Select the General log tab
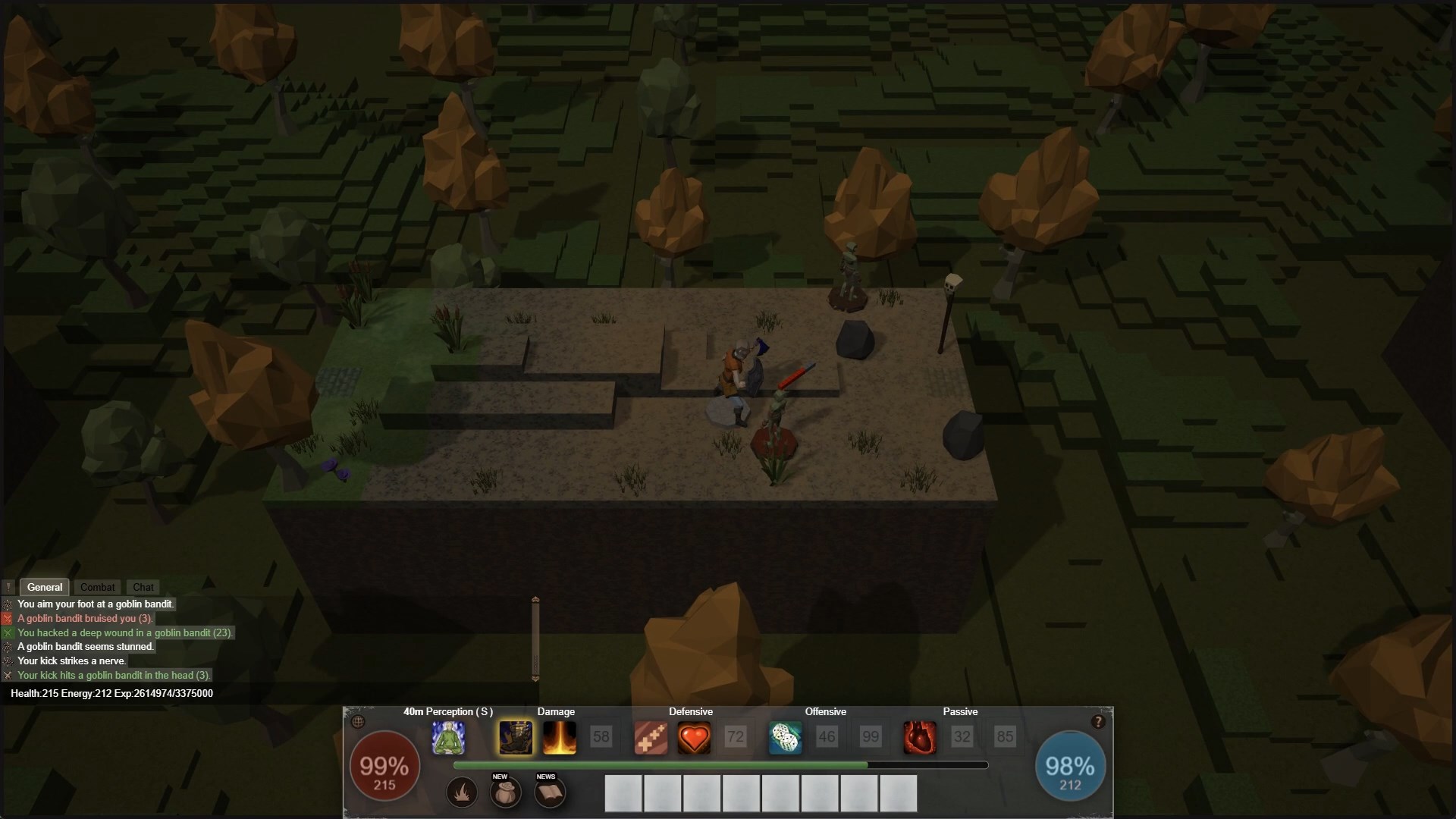This screenshot has height=819, width=1456. click(x=45, y=587)
